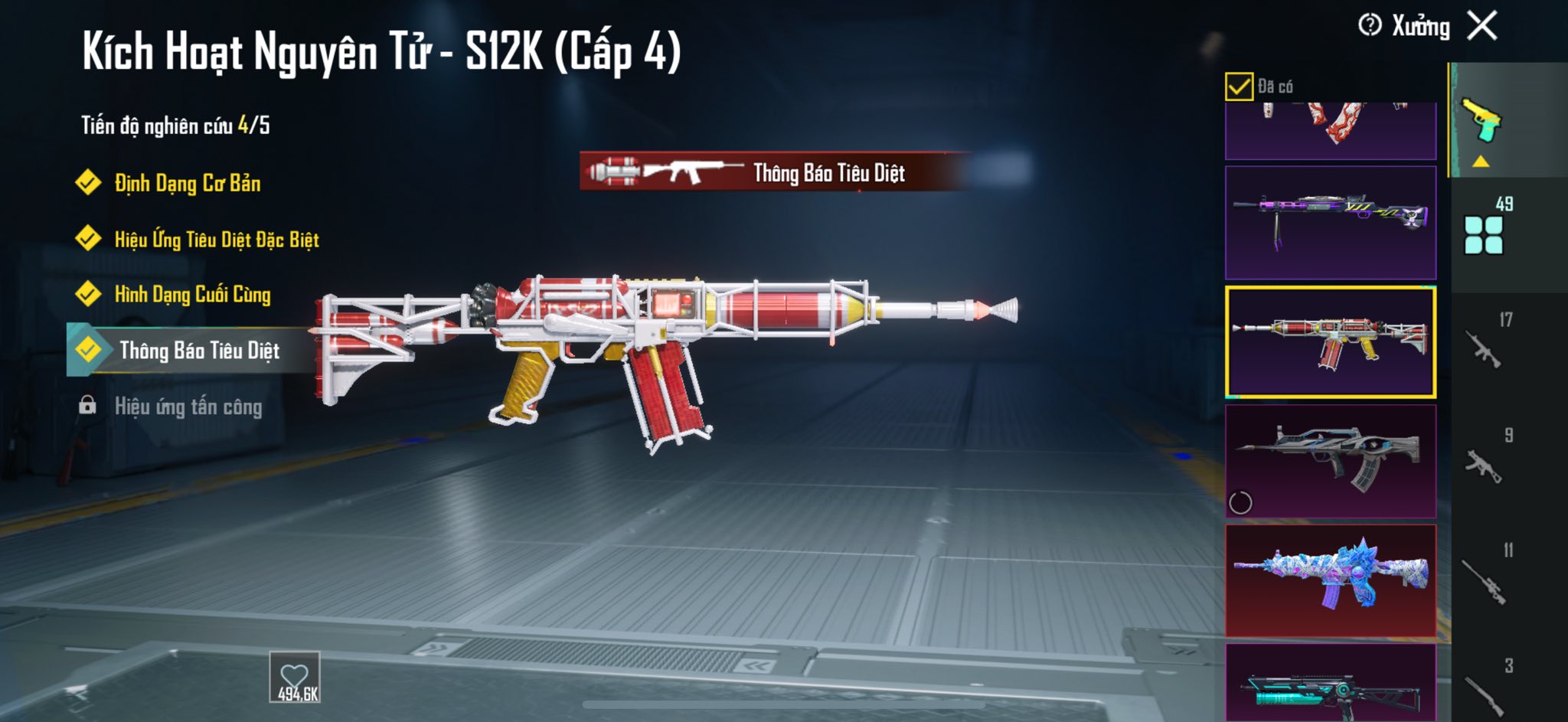Select Định Dạng Cơ Bản upgrade entry
1568x722 pixels.
187,183
